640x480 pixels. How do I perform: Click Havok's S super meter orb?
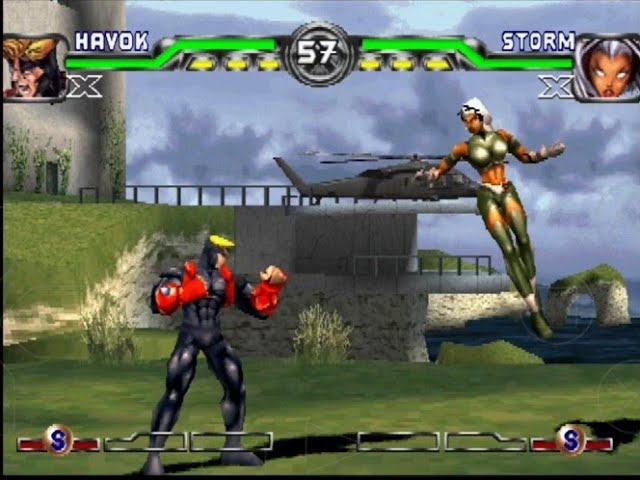58,440
